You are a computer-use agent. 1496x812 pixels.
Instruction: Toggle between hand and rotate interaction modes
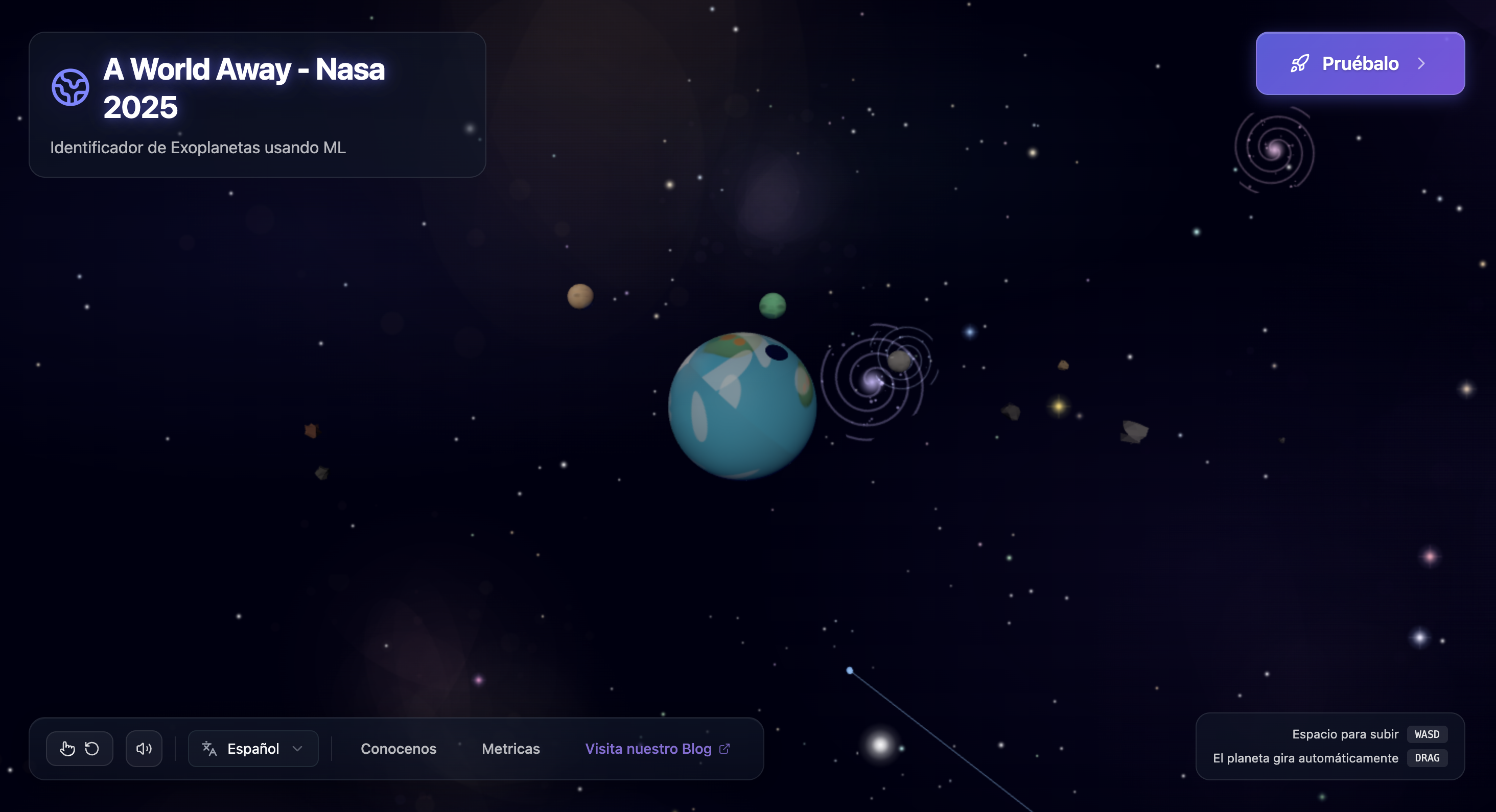point(80,748)
